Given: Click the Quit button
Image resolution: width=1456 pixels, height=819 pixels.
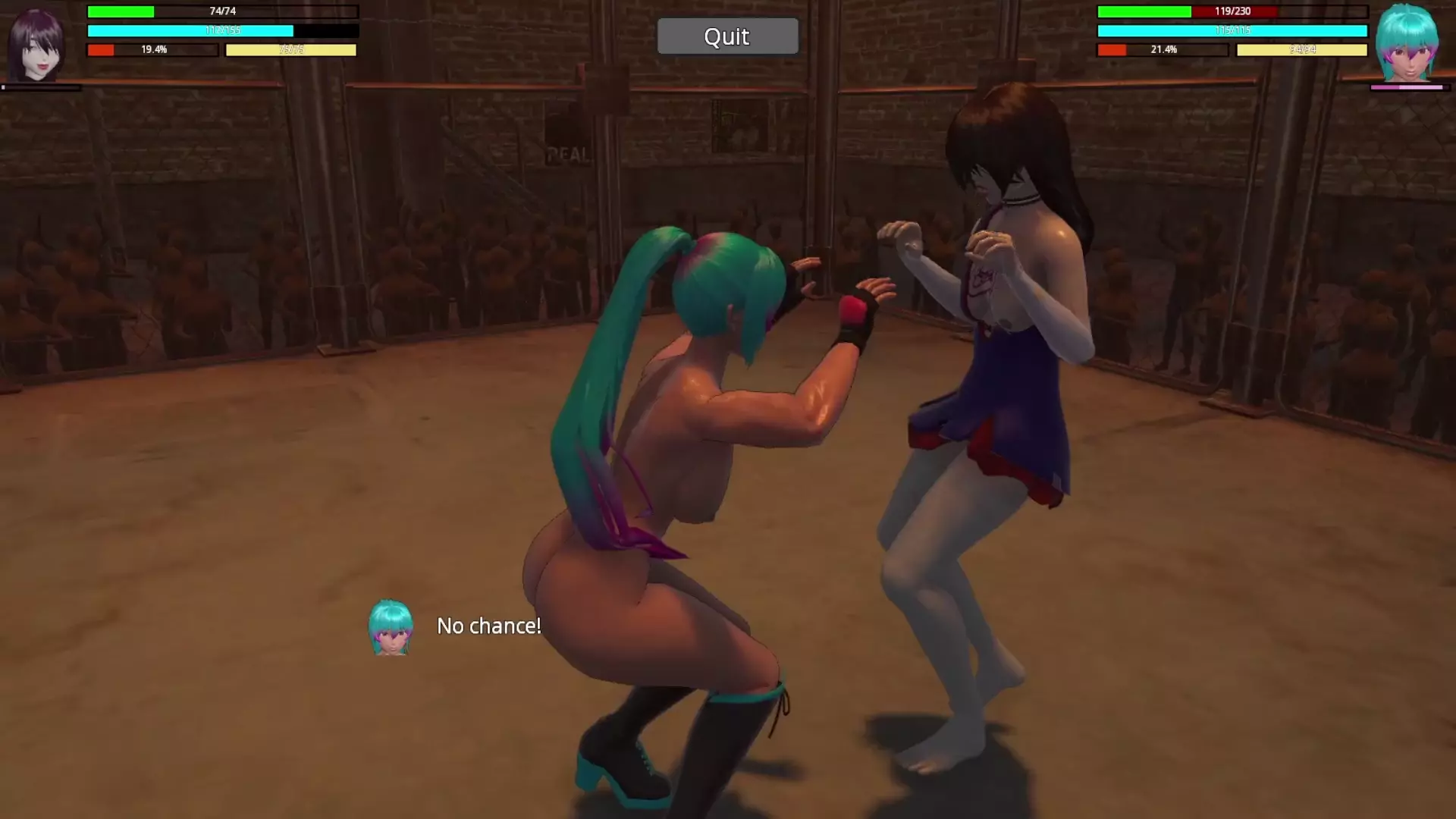Looking at the screenshot, I should 727,36.
